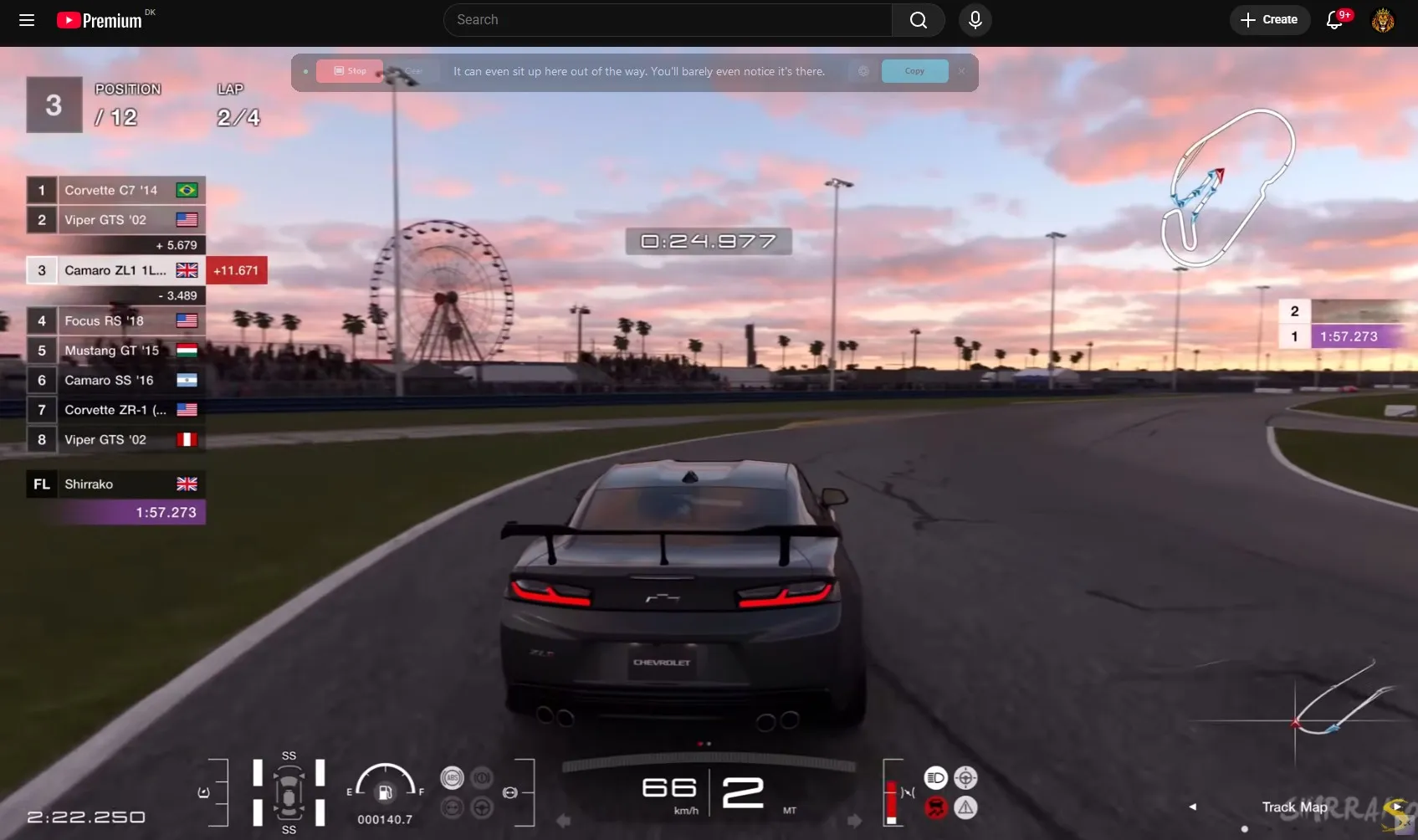This screenshot has width=1418, height=840.
Task: Open the YouTube guide via the hamburger menu
Action: point(27,20)
